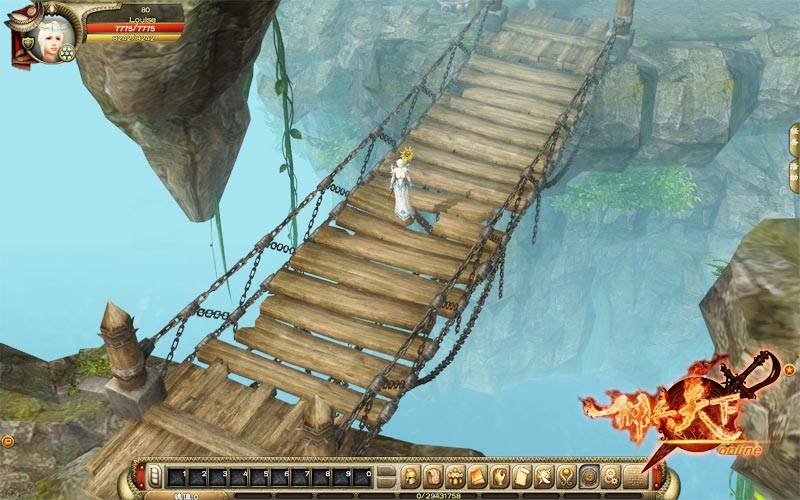Select the round coin emblem icon

(589, 475)
